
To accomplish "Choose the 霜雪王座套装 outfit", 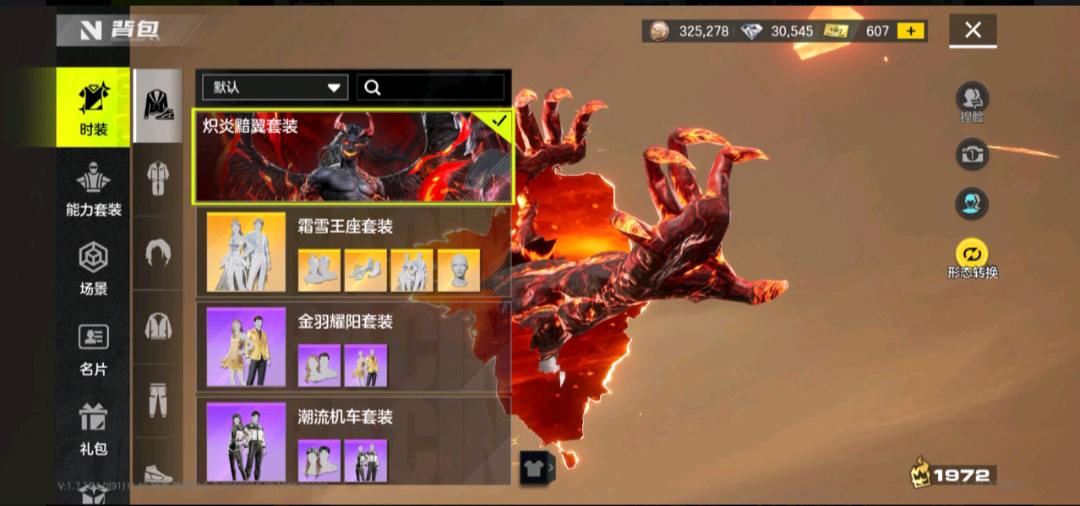I will tap(353, 251).
